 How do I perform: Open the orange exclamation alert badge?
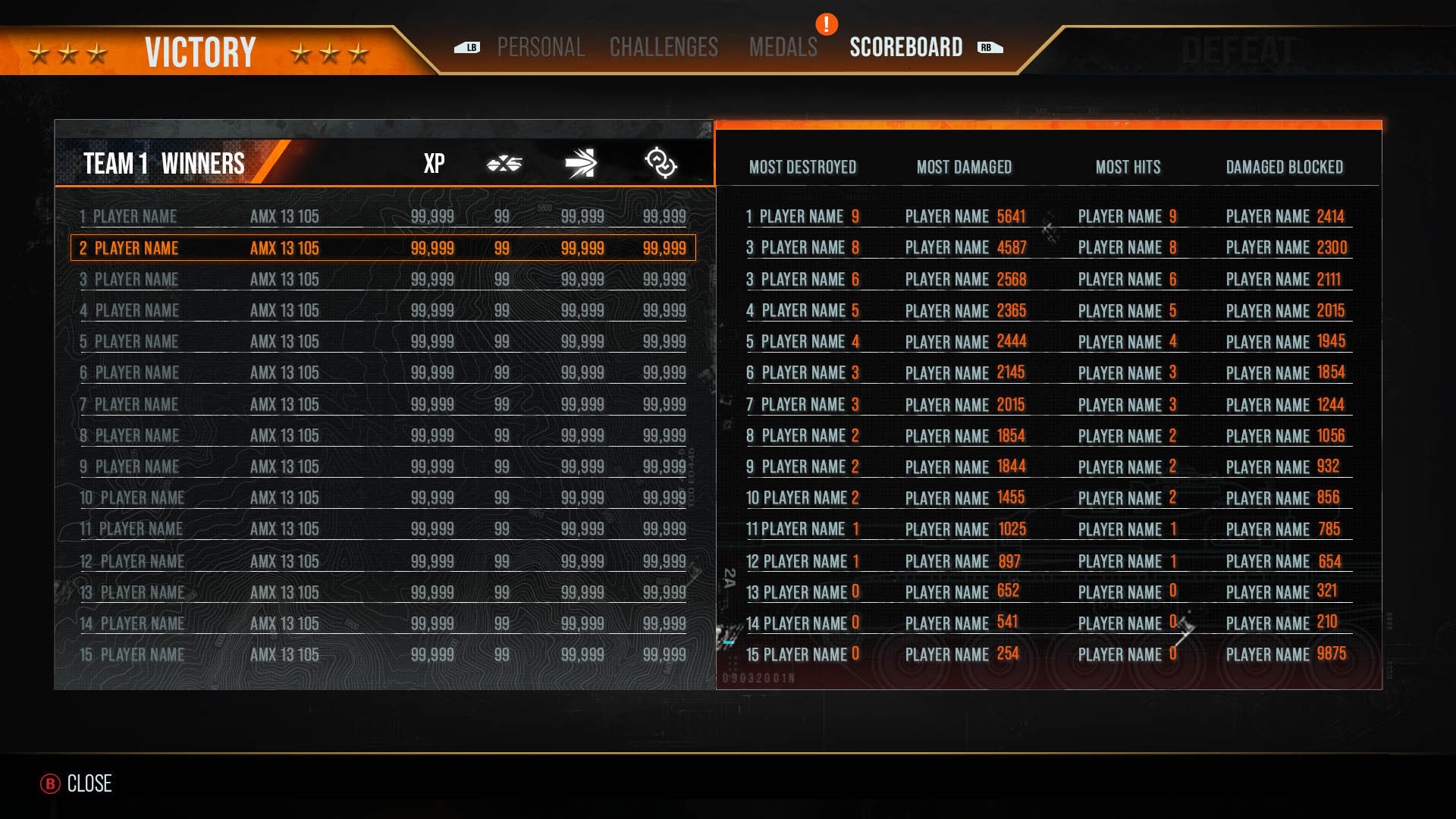[x=827, y=24]
